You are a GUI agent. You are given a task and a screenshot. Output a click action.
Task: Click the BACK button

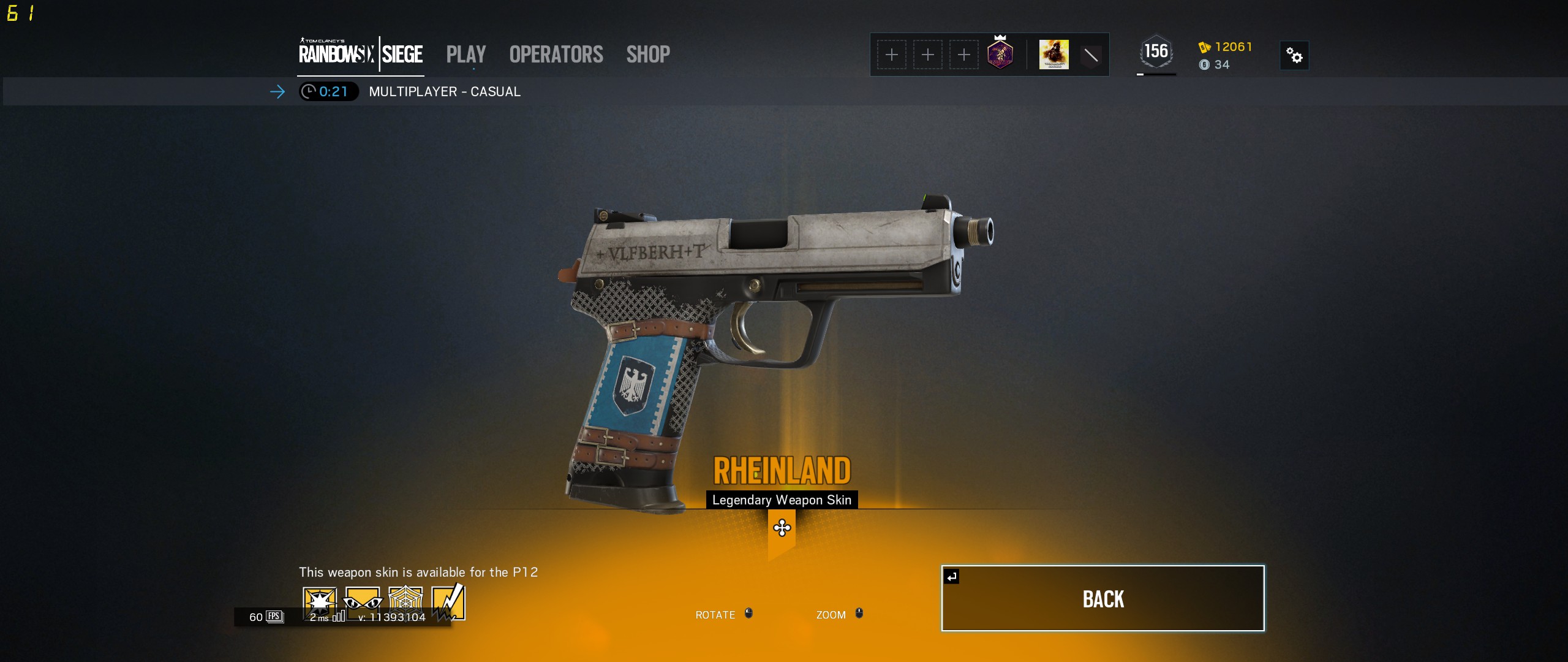coord(1102,599)
